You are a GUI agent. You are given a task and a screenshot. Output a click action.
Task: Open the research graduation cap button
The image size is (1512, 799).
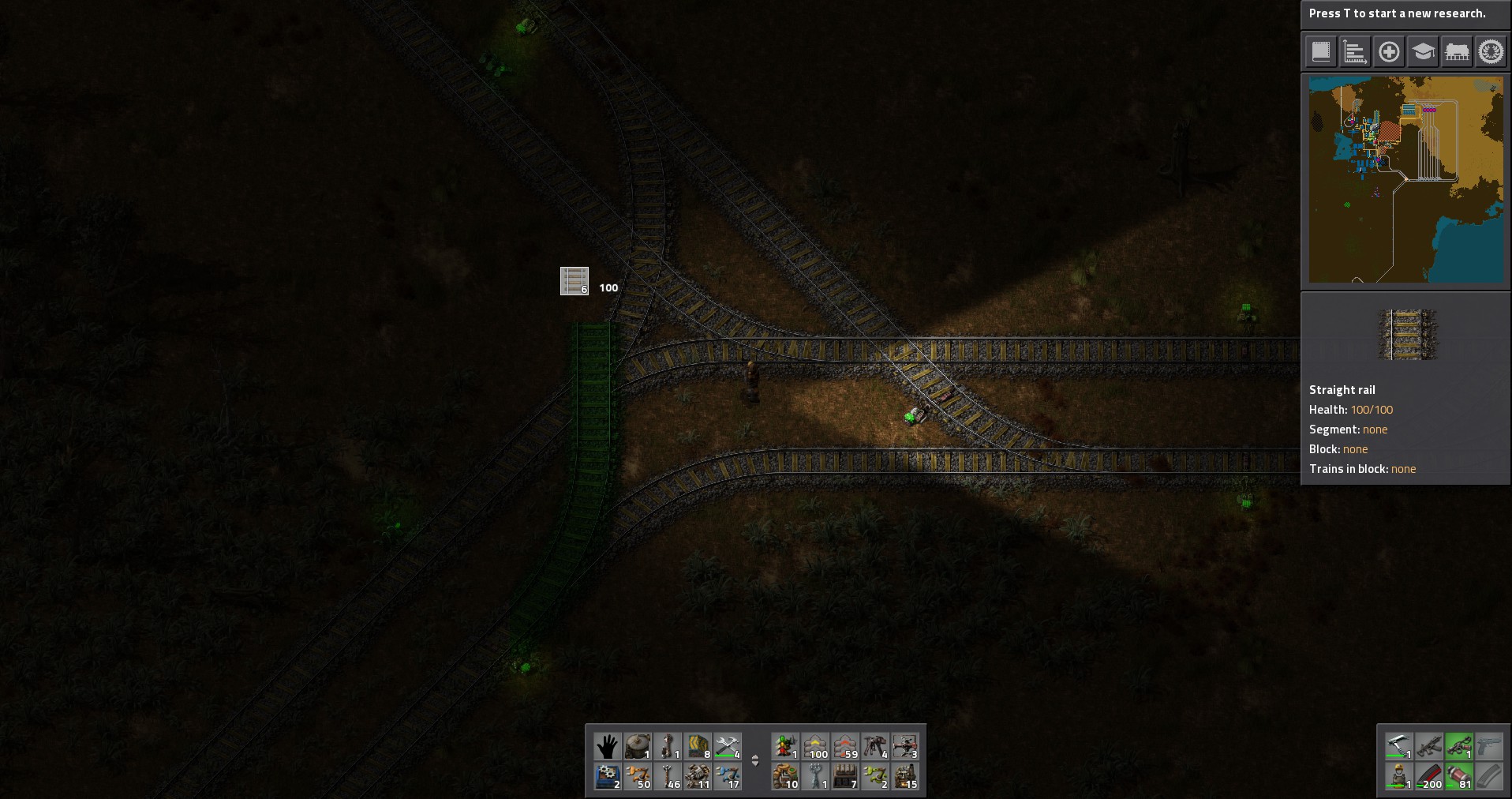(1423, 52)
